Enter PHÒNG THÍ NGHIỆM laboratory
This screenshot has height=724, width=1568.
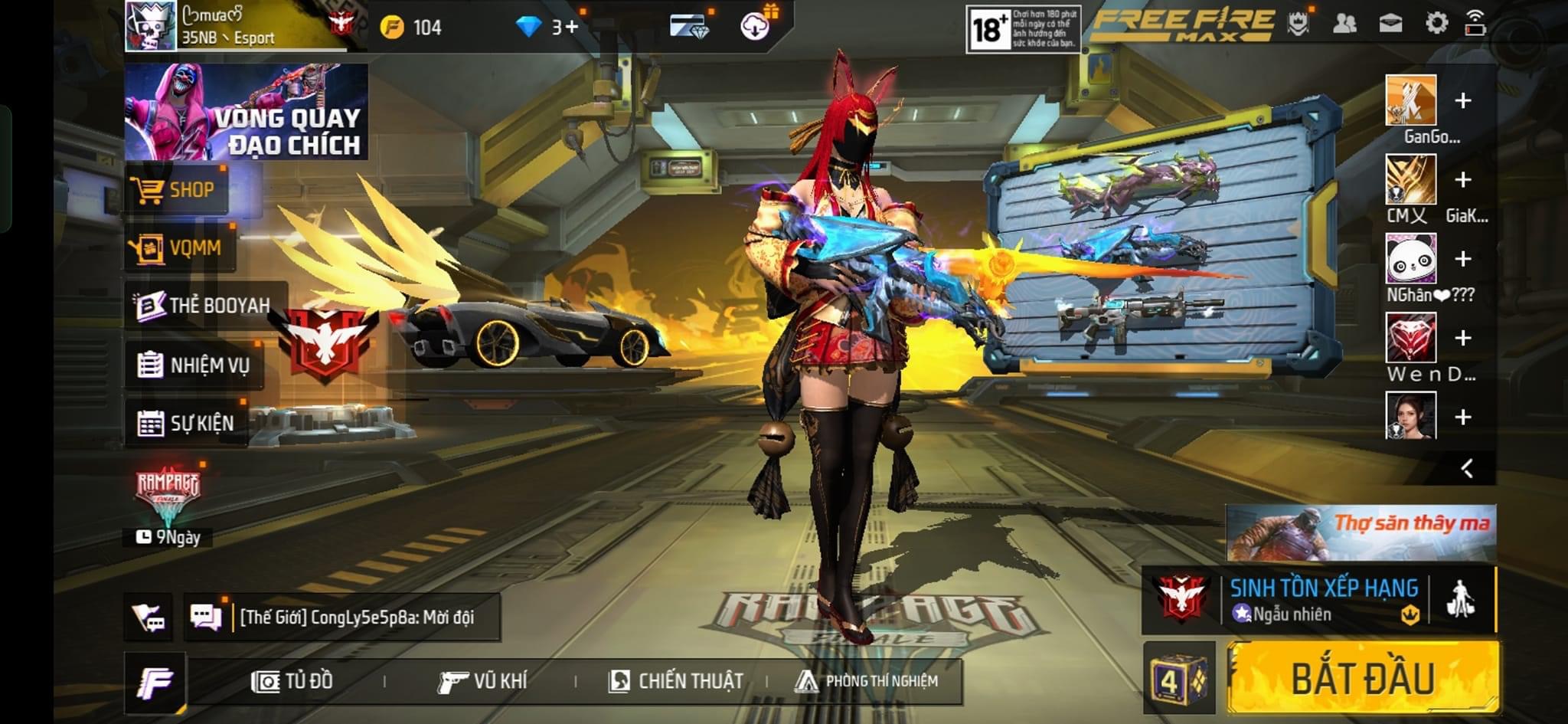866,681
